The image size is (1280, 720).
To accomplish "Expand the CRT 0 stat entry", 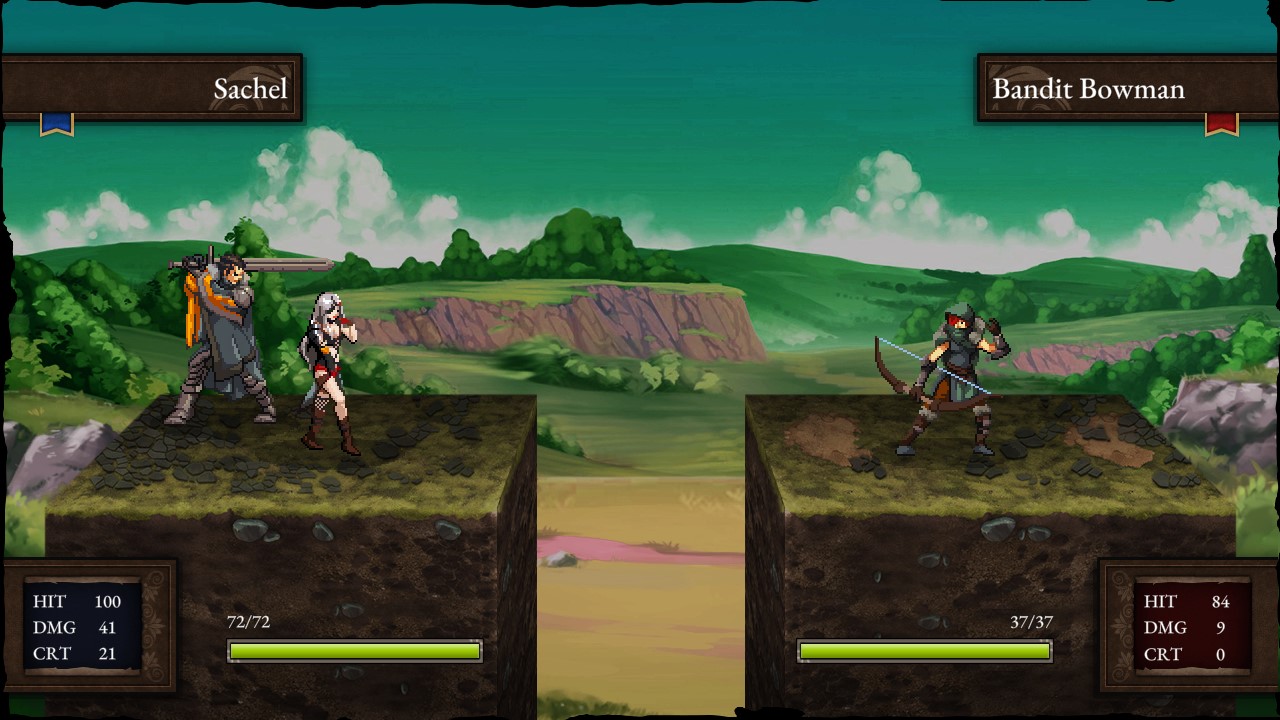I will [x=1185, y=655].
